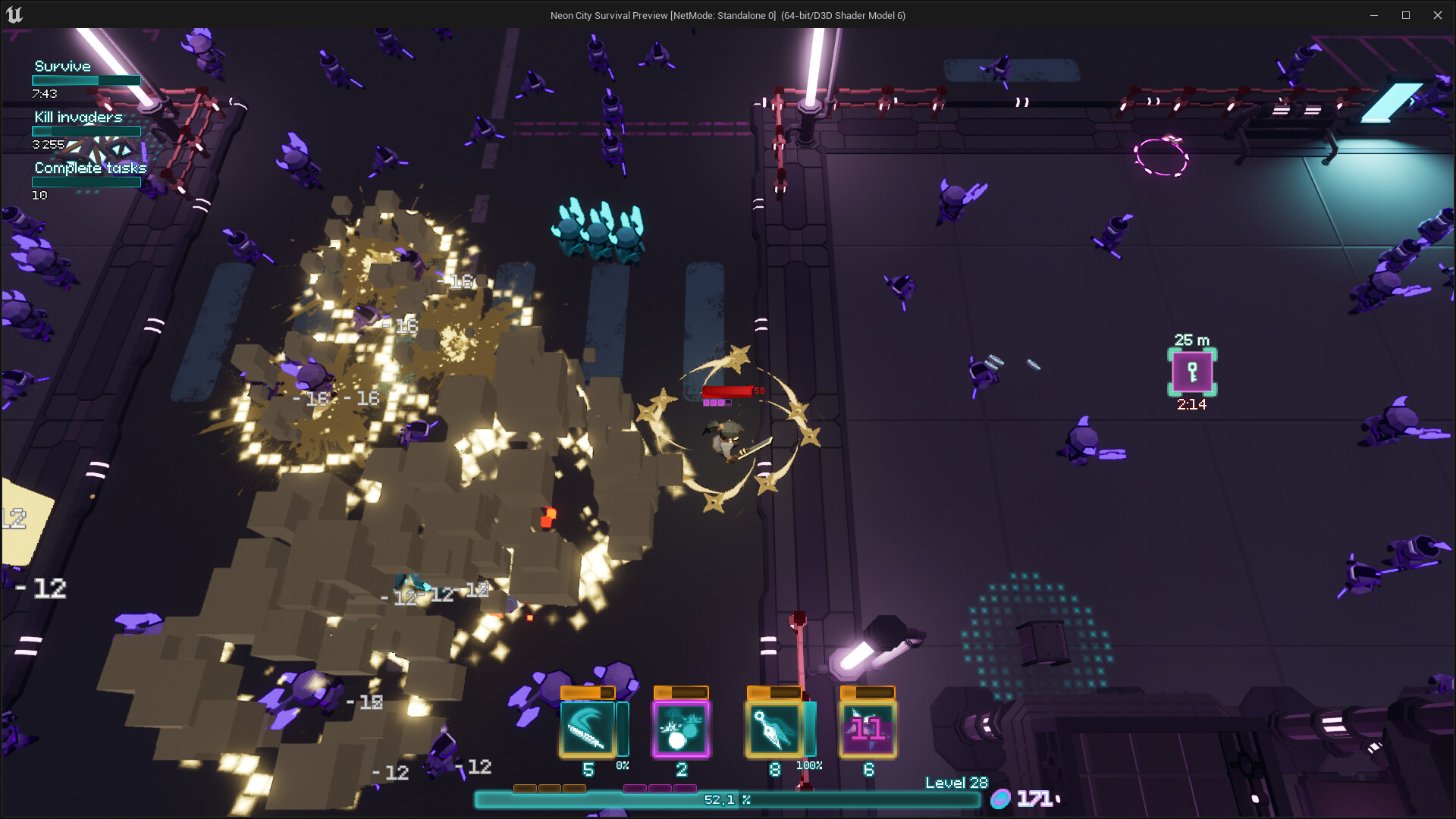The width and height of the screenshot is (1456, 819).
Task: Click the coin currency icon near 171
Action: 1001,799
